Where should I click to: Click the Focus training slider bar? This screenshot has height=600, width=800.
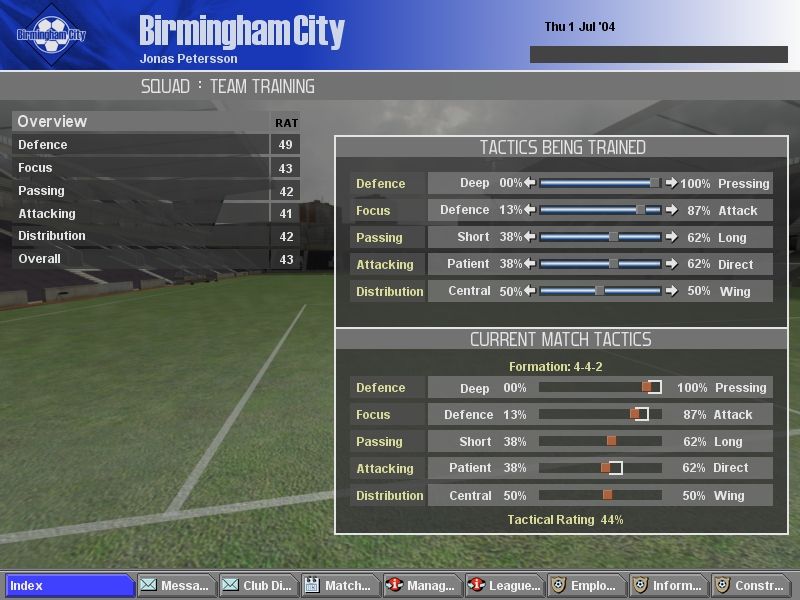(x=600, y=211)
